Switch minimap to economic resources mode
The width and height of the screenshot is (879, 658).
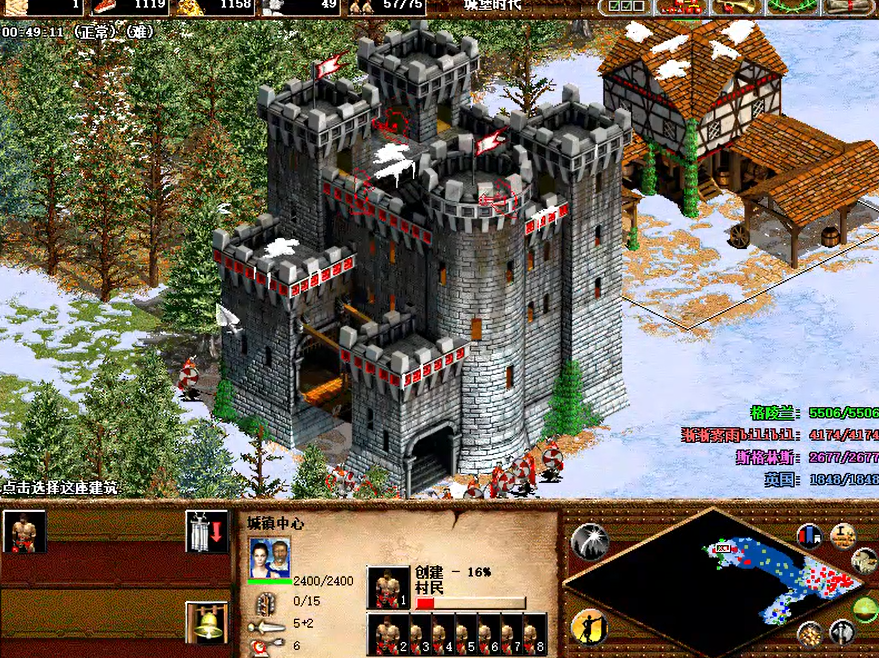pos(811,632)
